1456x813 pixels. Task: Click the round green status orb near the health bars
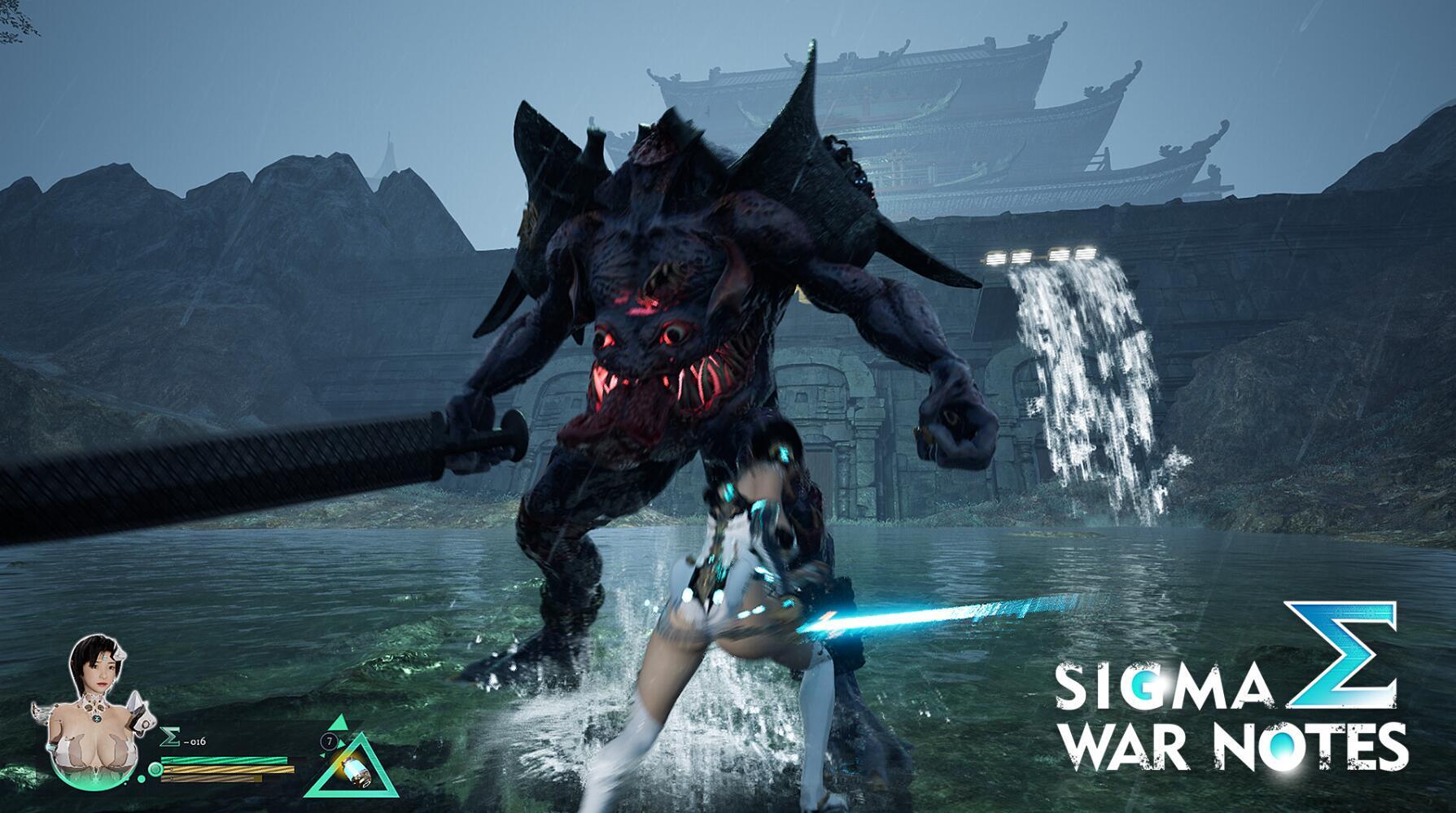click(155, 768)
